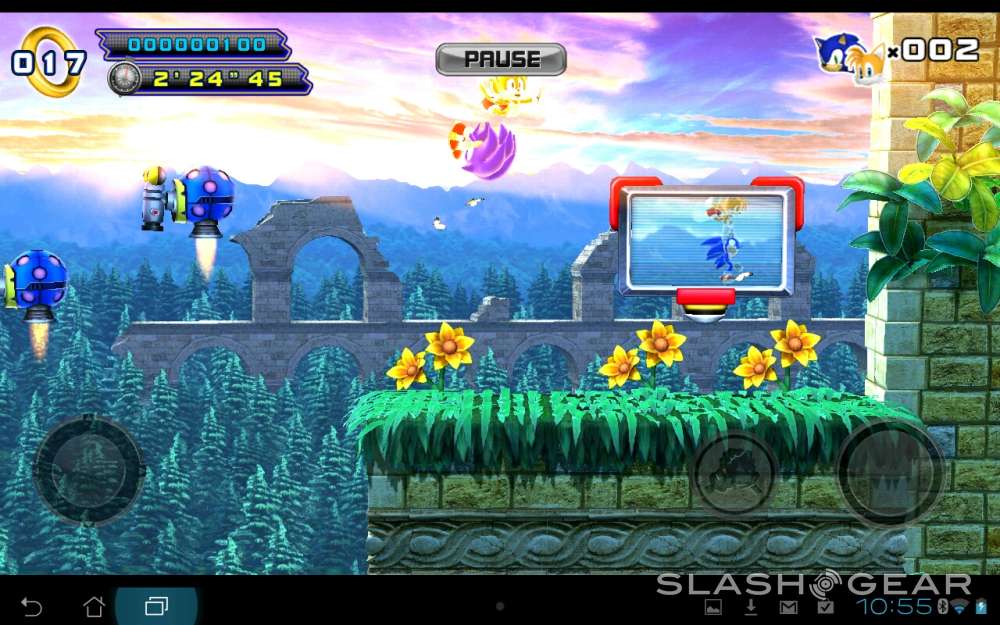Tap the smaller round tag action button
The width and height of the screenshot is (1000, 625).
[x=736, y=472]
